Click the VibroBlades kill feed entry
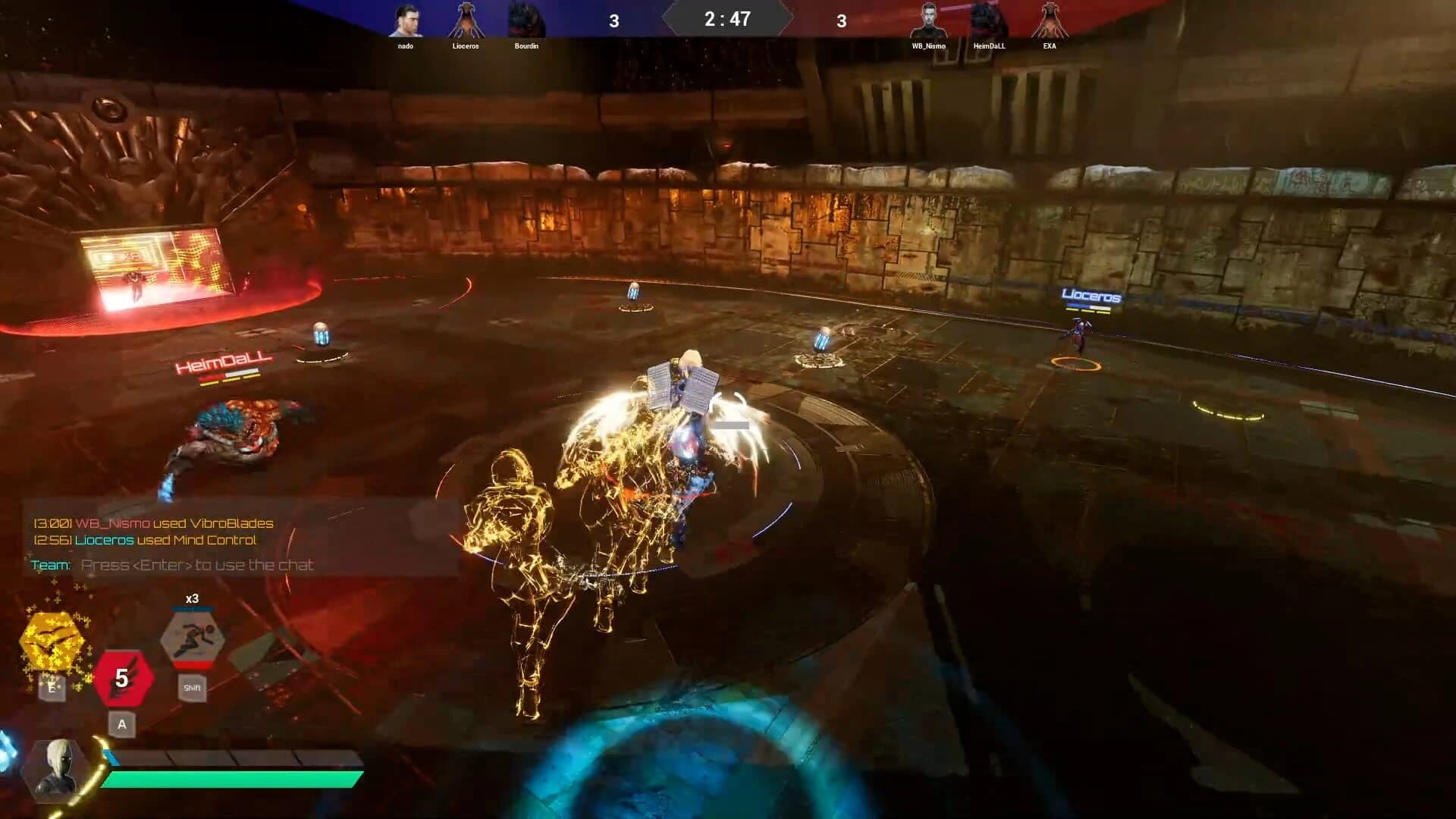The height and width of the screenshot is (819, 1456). click(153, 522)
